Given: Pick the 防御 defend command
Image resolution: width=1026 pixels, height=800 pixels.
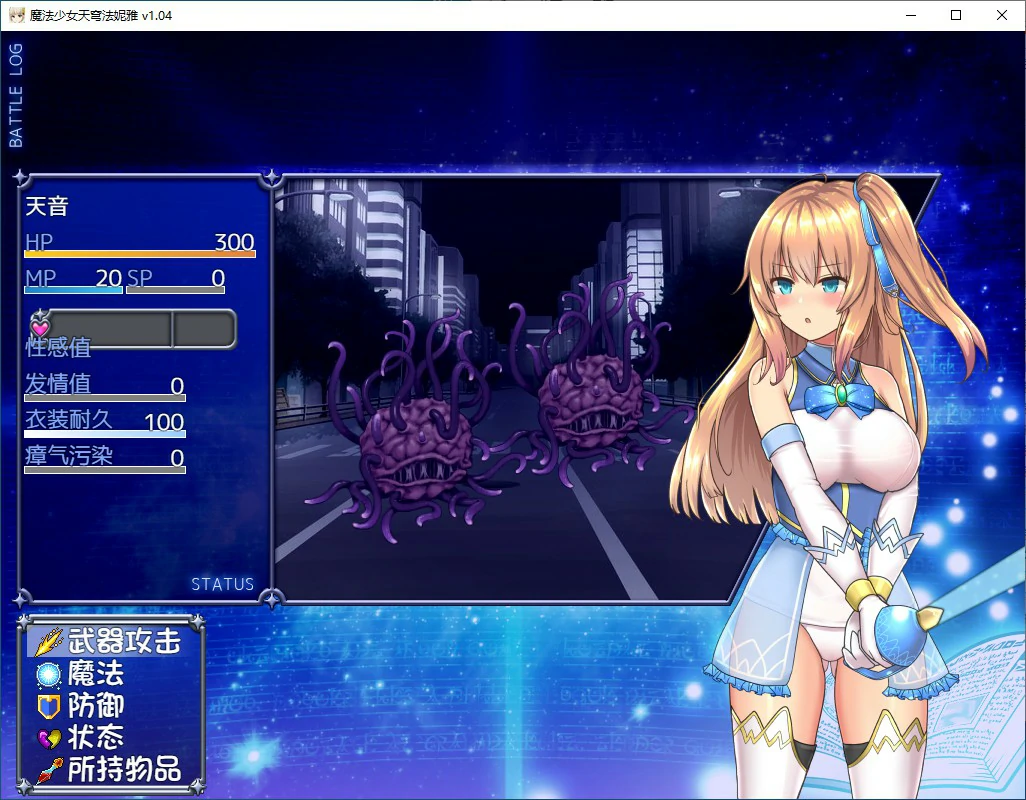Looking at the screenshot, I should pos(95,706).
